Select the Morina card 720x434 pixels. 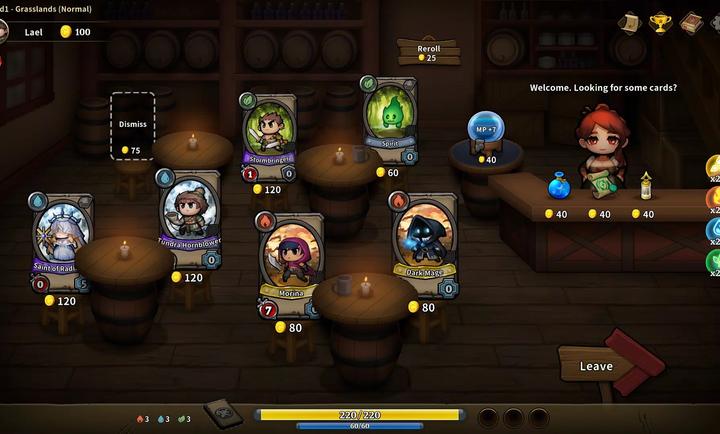[291, 264]
